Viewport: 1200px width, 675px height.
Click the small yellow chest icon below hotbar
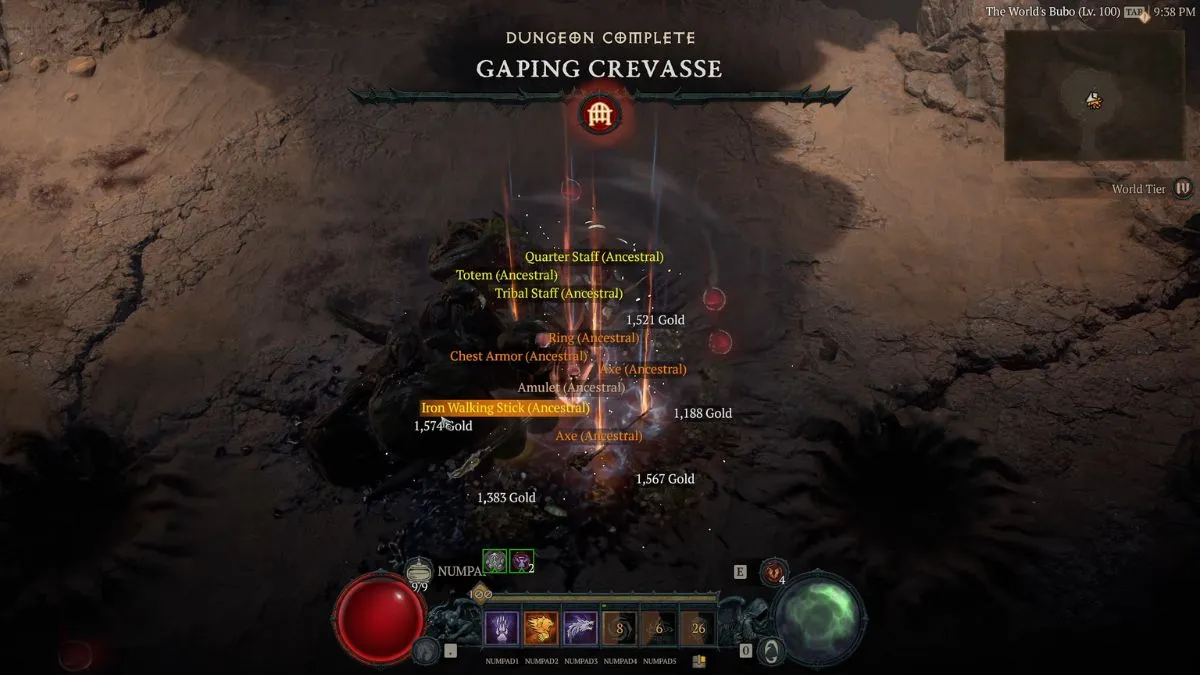click(698, 661)
